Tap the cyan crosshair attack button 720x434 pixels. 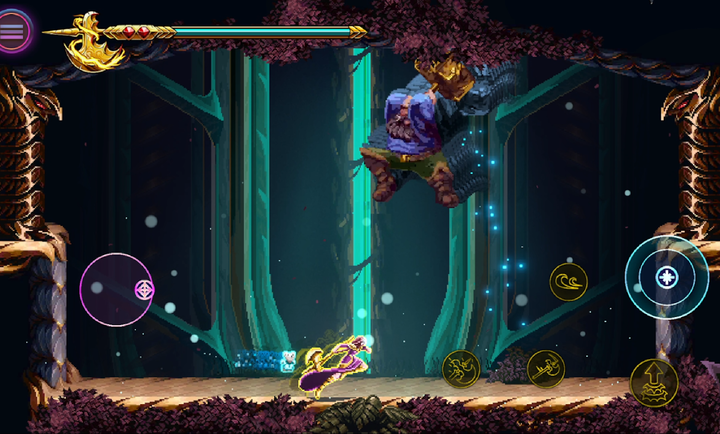tap(666, 278)
